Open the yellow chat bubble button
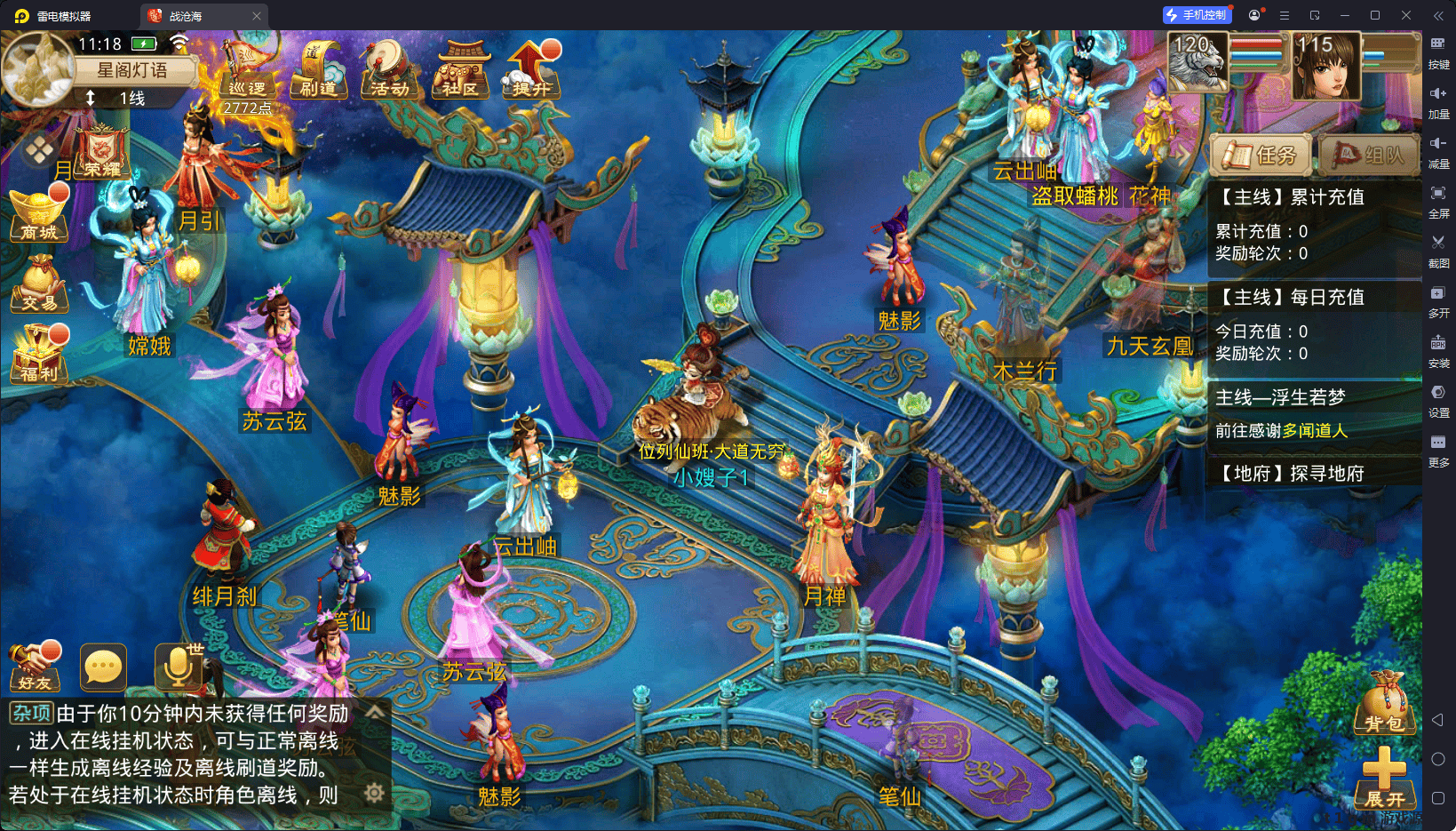The width and height of the screenshot is (1456, 831). pos(103,667)
